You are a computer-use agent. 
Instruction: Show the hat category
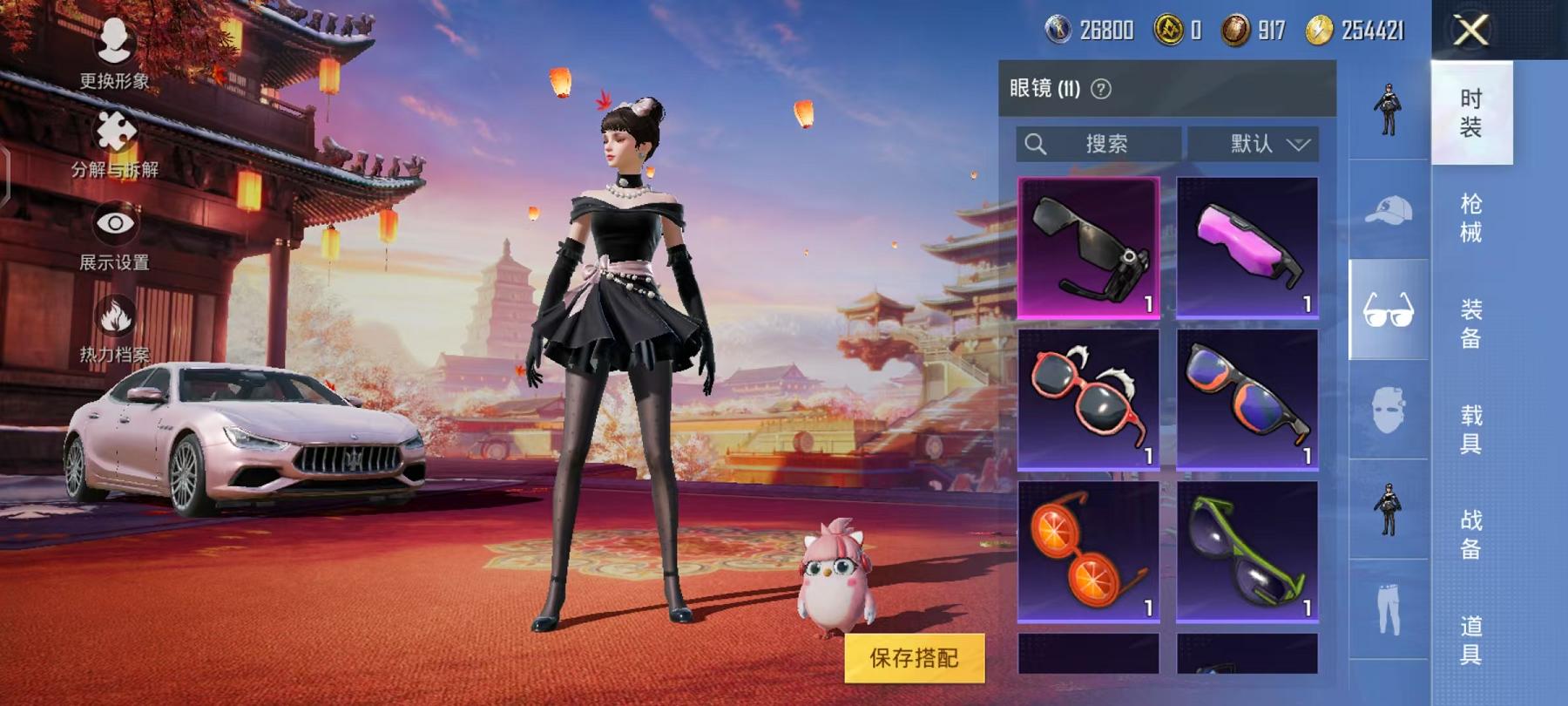pos(1389,210)
